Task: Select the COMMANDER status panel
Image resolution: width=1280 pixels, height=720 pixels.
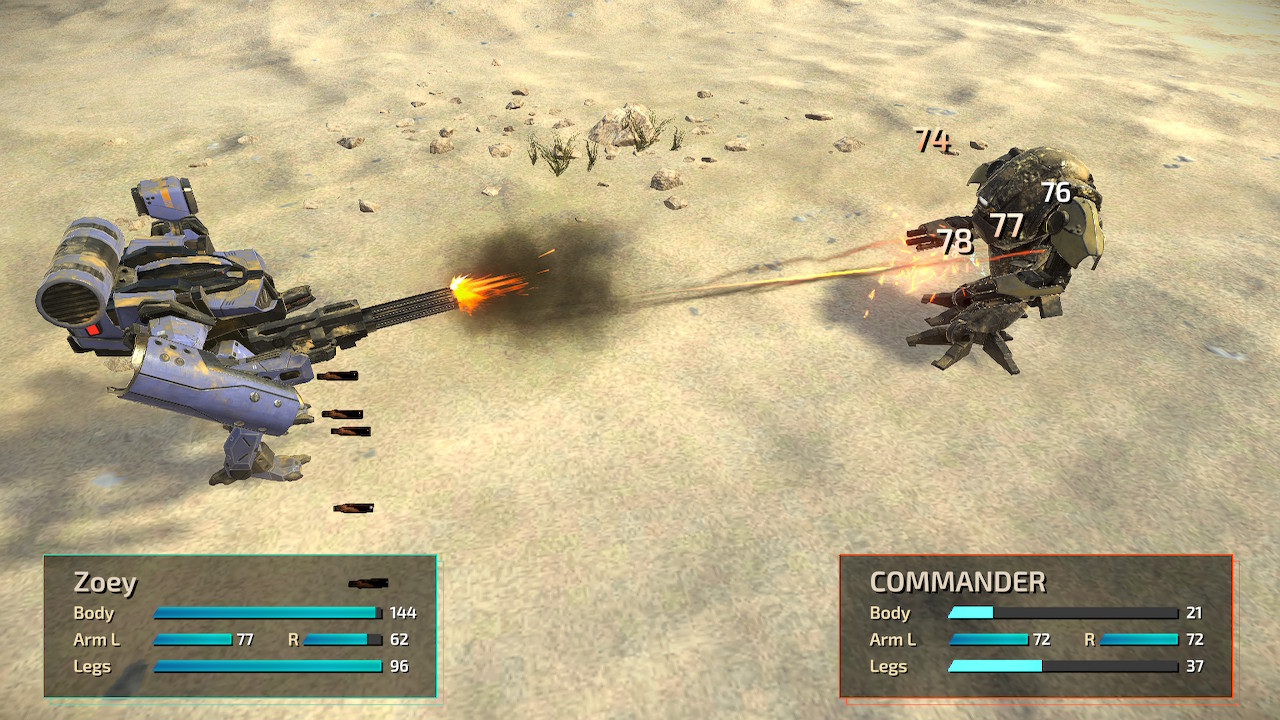Action: coord(1035,625)
